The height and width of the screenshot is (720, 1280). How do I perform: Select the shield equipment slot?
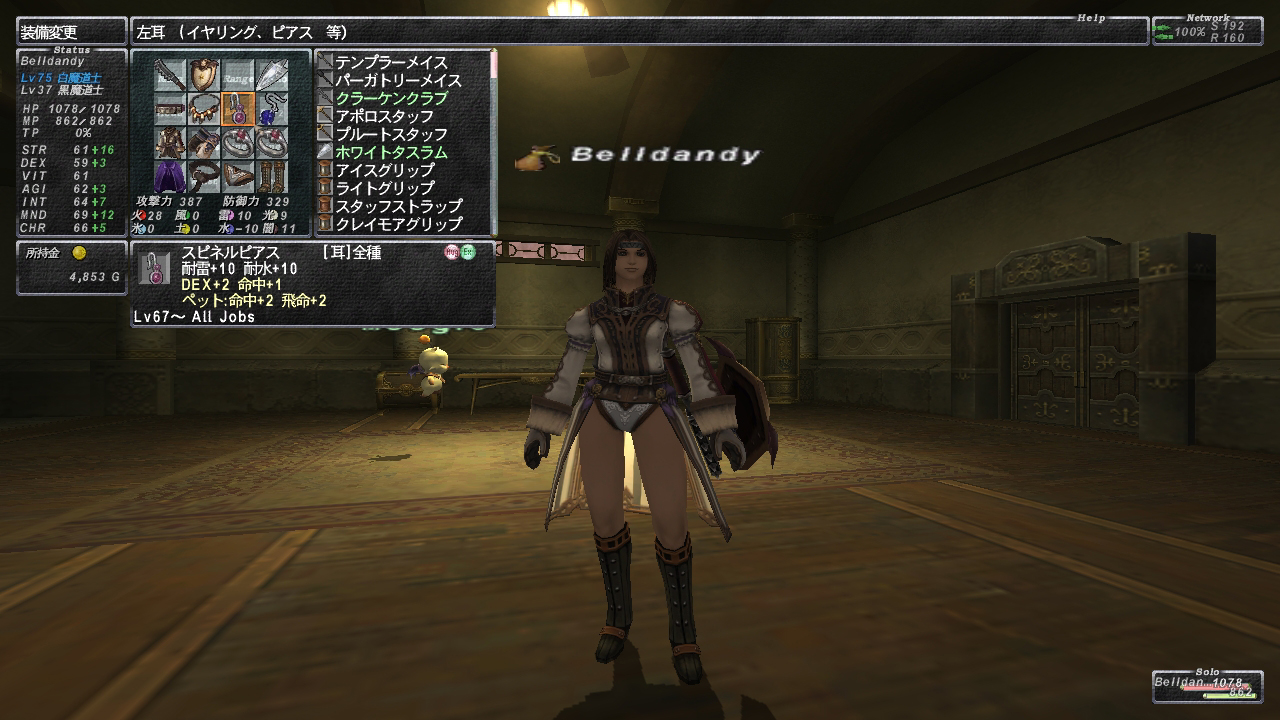(x=204, y=75)
